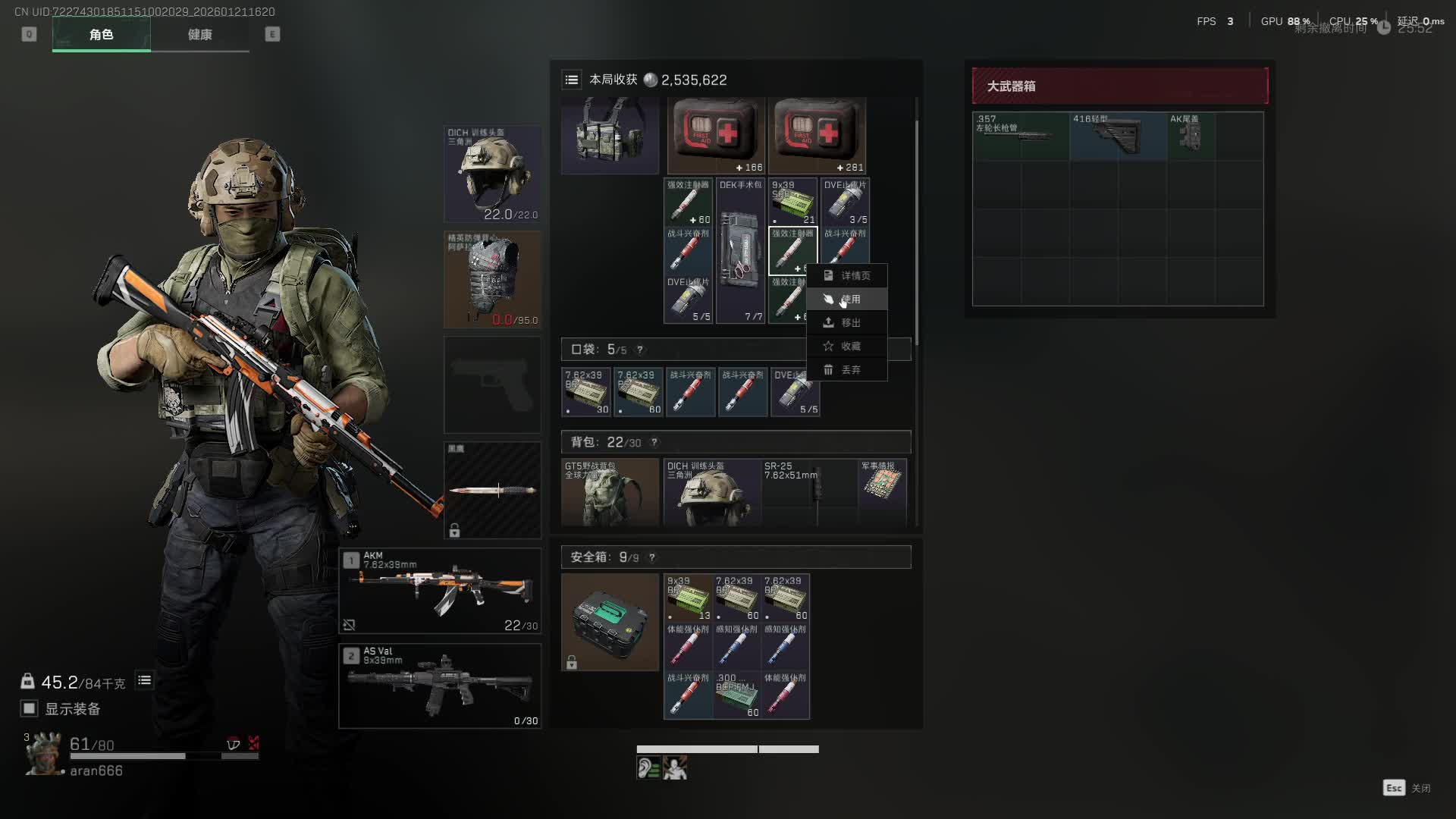Select the elite body armor slot
Image resolution: width=1456 pixels, height=819 pixels.
(x=492, y=279)
